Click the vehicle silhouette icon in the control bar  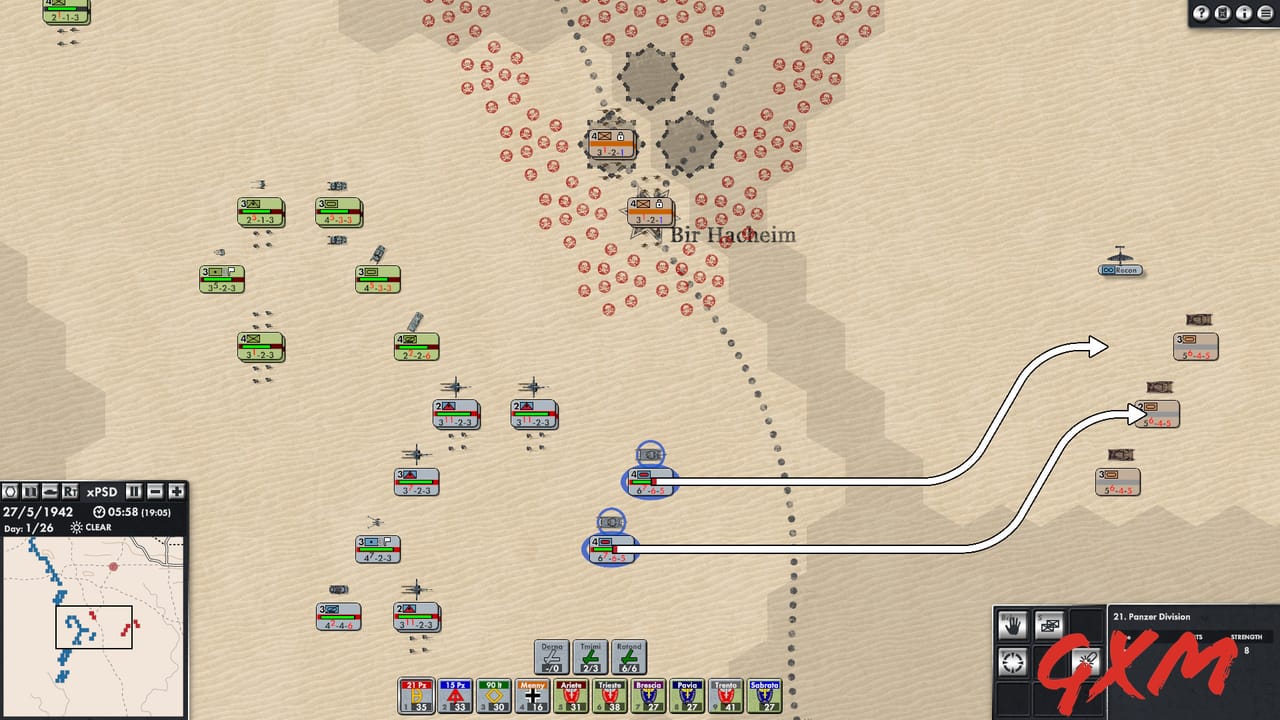(49, 491)
